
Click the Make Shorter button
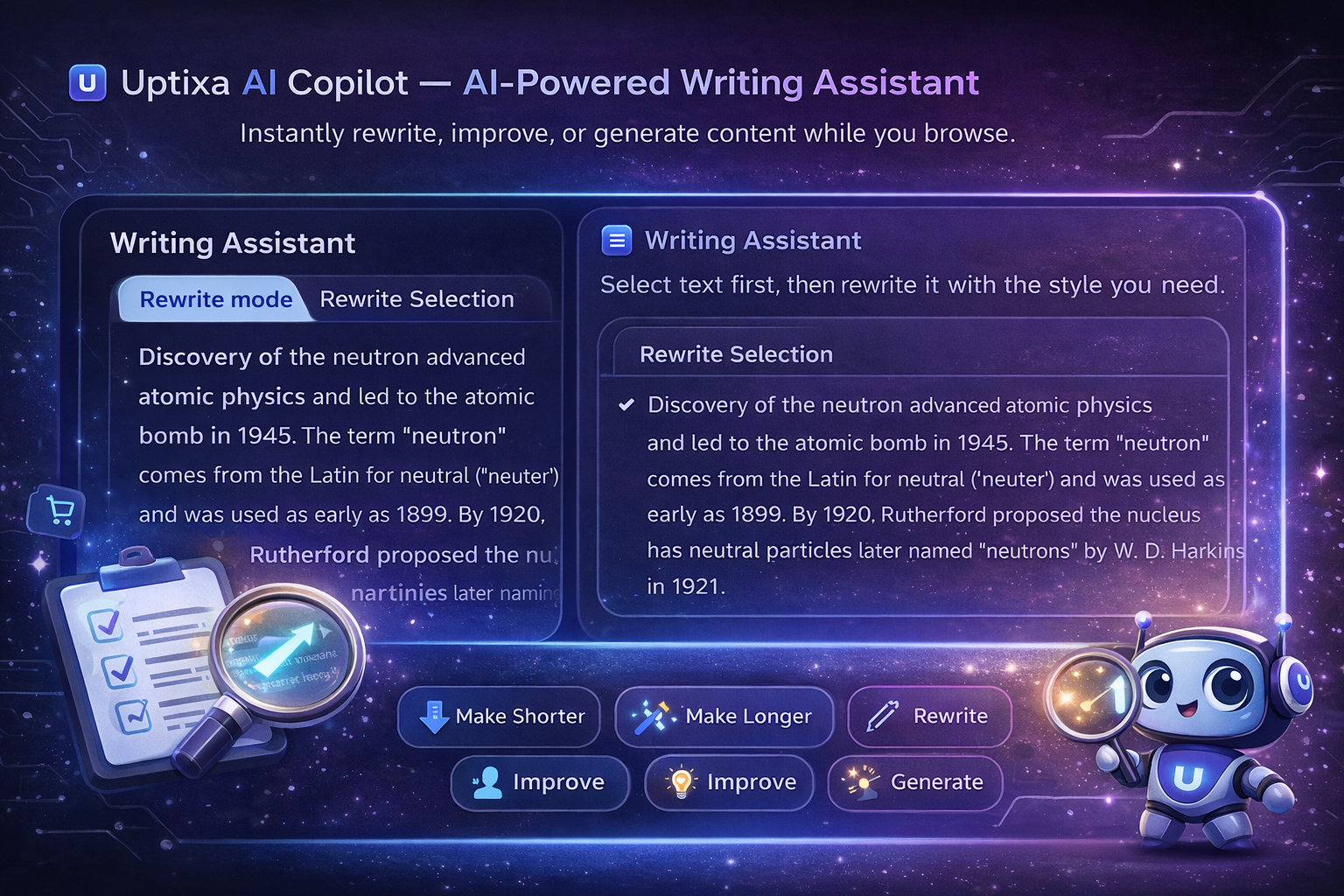500,717
